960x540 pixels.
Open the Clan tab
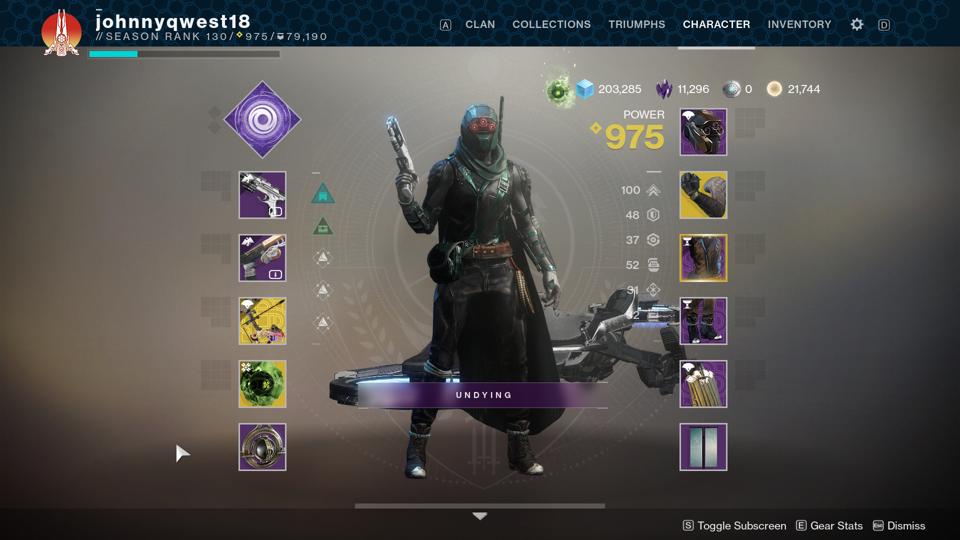tap(480, 24)
